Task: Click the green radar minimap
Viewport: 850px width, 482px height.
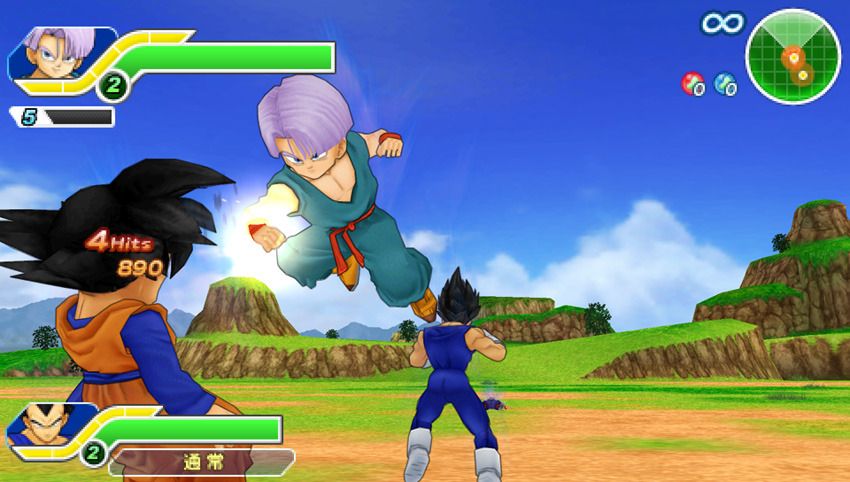Action: [794, 57]
